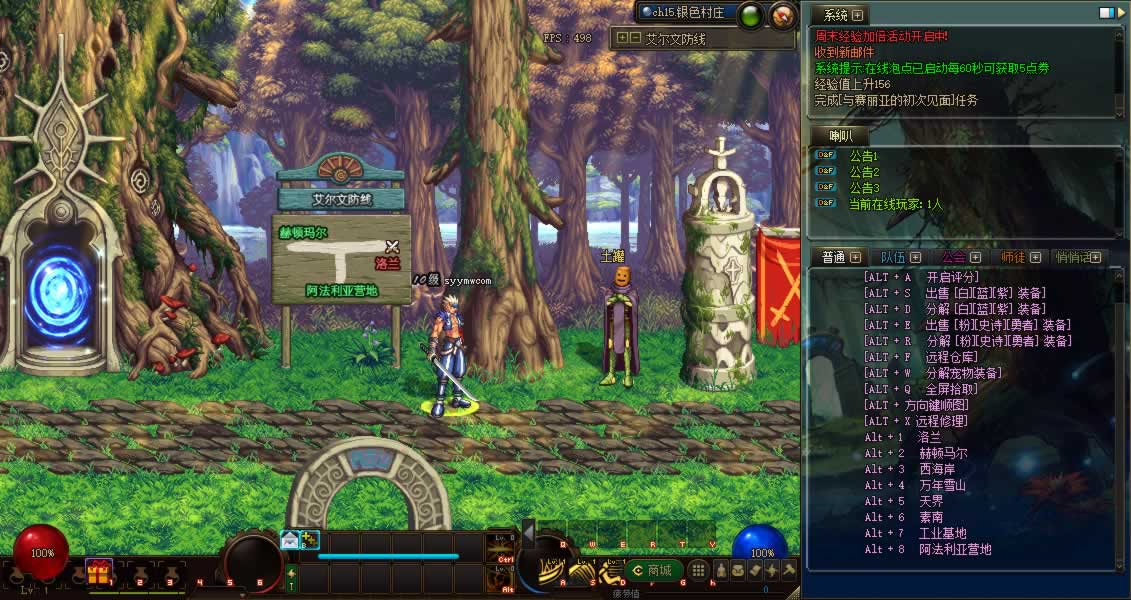The width and height of the screenshot is (1131, 600).
Task: Click the hammer icon in the bottom menu bar
Action: (789, 570)
